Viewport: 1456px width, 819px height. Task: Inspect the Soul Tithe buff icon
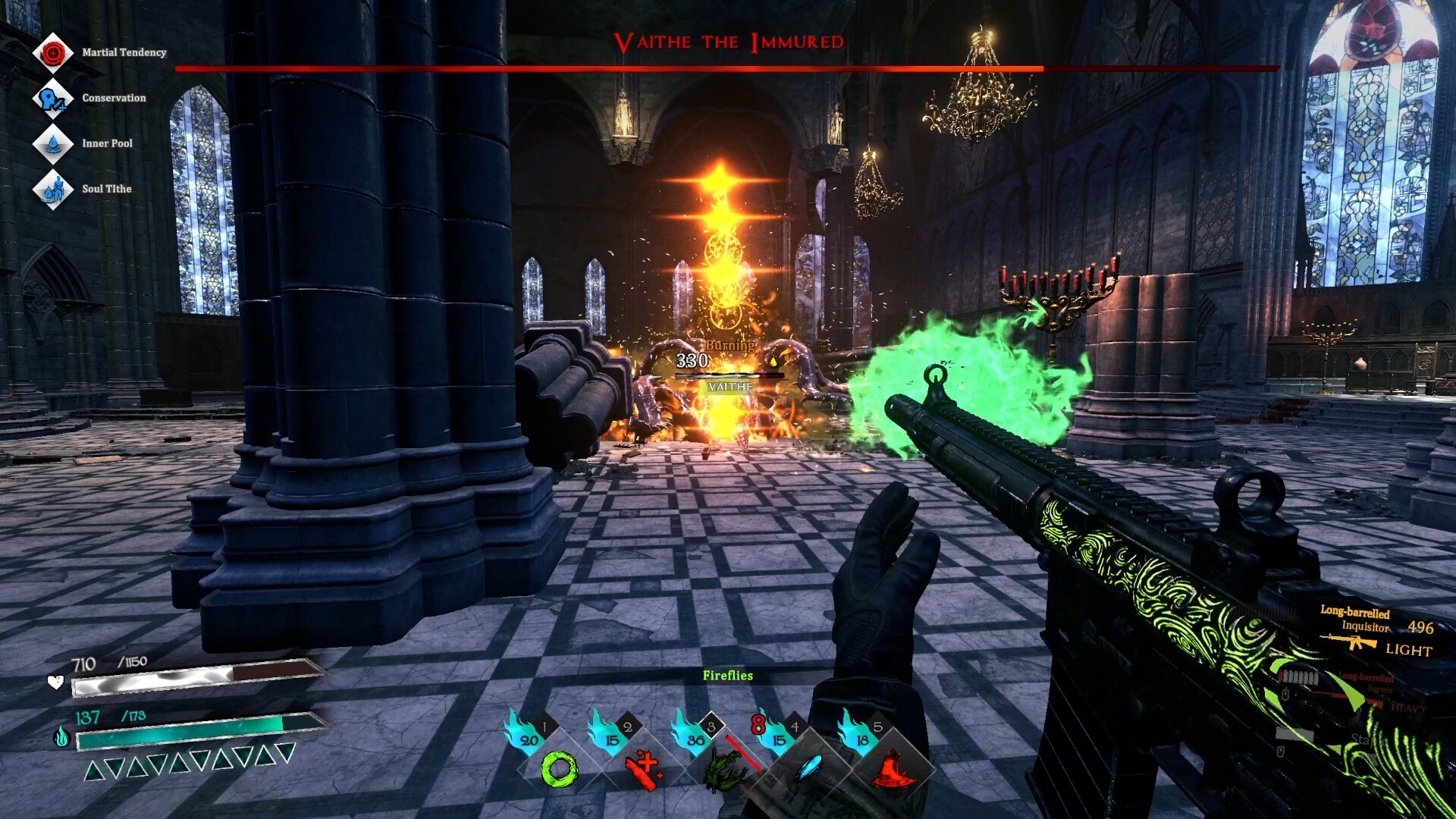53,189
